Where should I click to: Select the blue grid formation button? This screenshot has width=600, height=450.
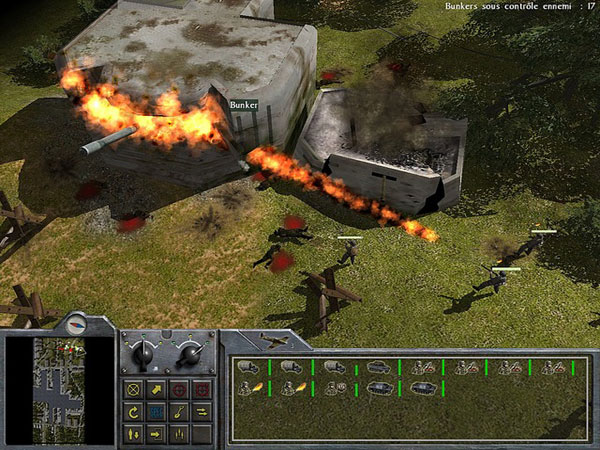[x=157, y=410]
